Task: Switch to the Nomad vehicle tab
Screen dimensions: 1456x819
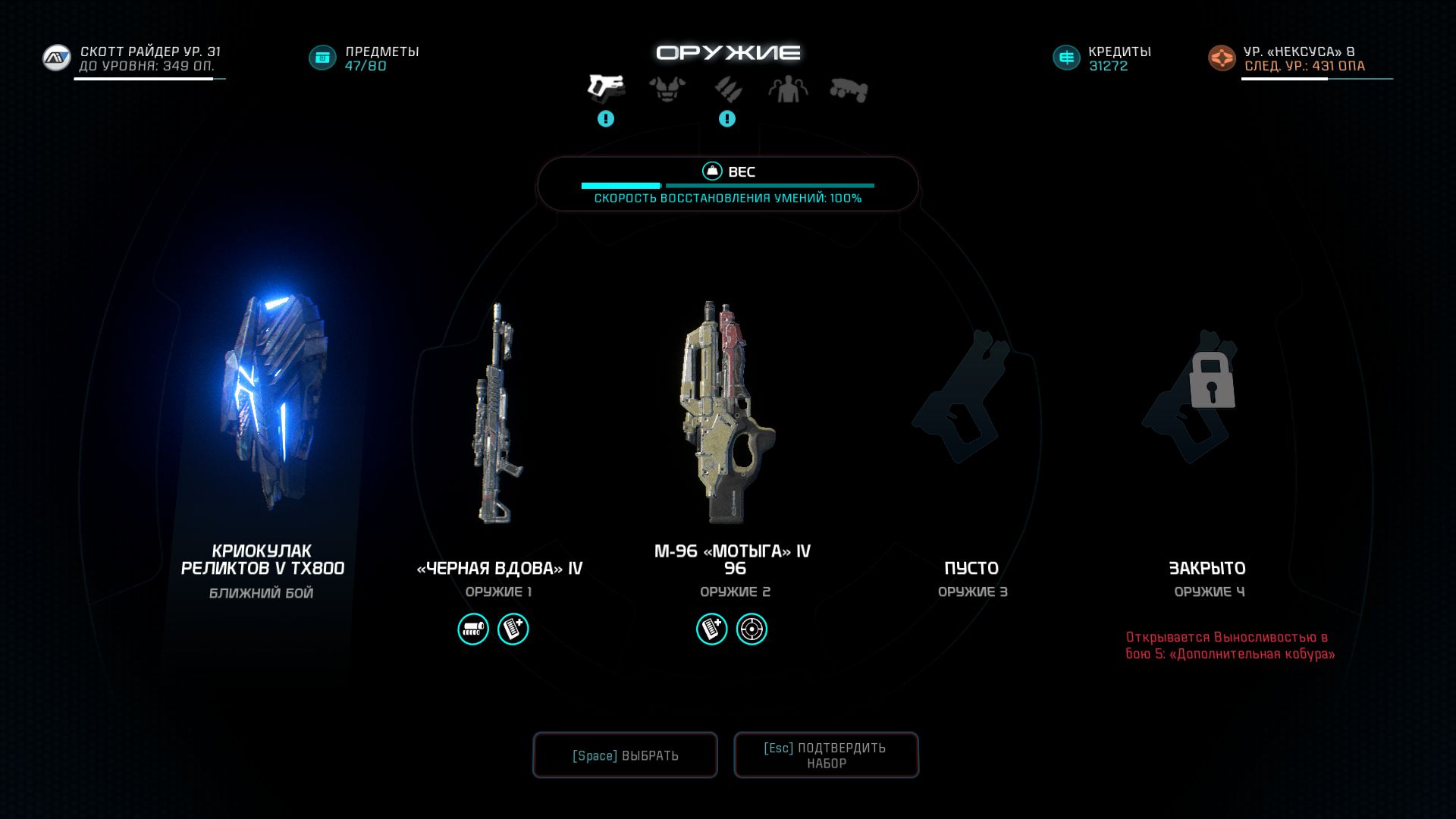Action: [x=849, y=89]
